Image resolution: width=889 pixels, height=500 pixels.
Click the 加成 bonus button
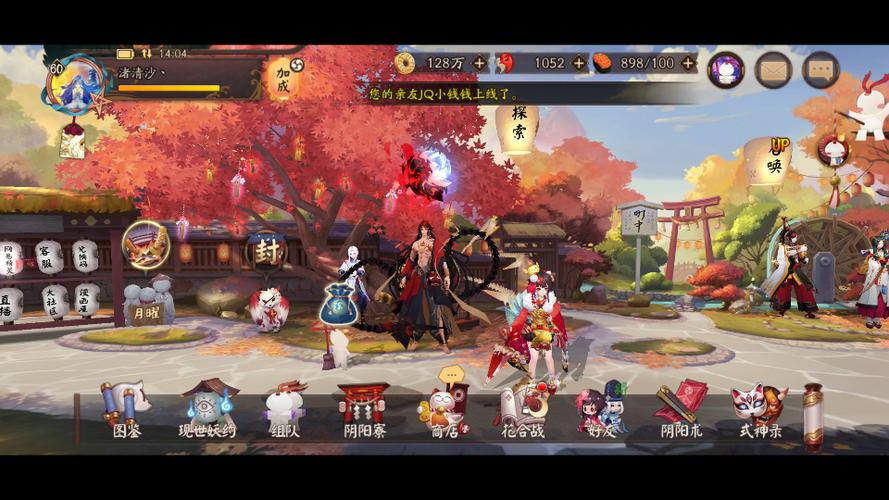coord(282,77)
